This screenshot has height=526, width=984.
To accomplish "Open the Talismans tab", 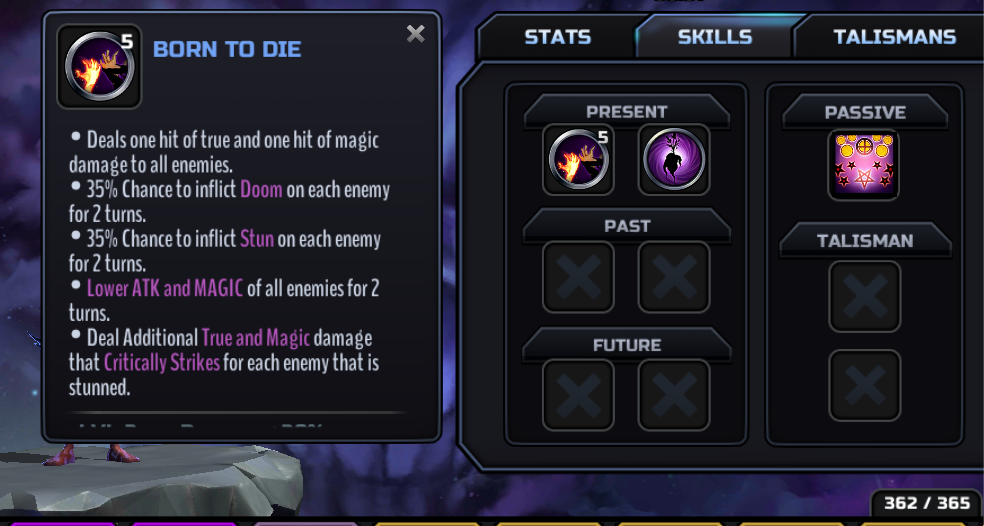I will click(x=894, y=37).
